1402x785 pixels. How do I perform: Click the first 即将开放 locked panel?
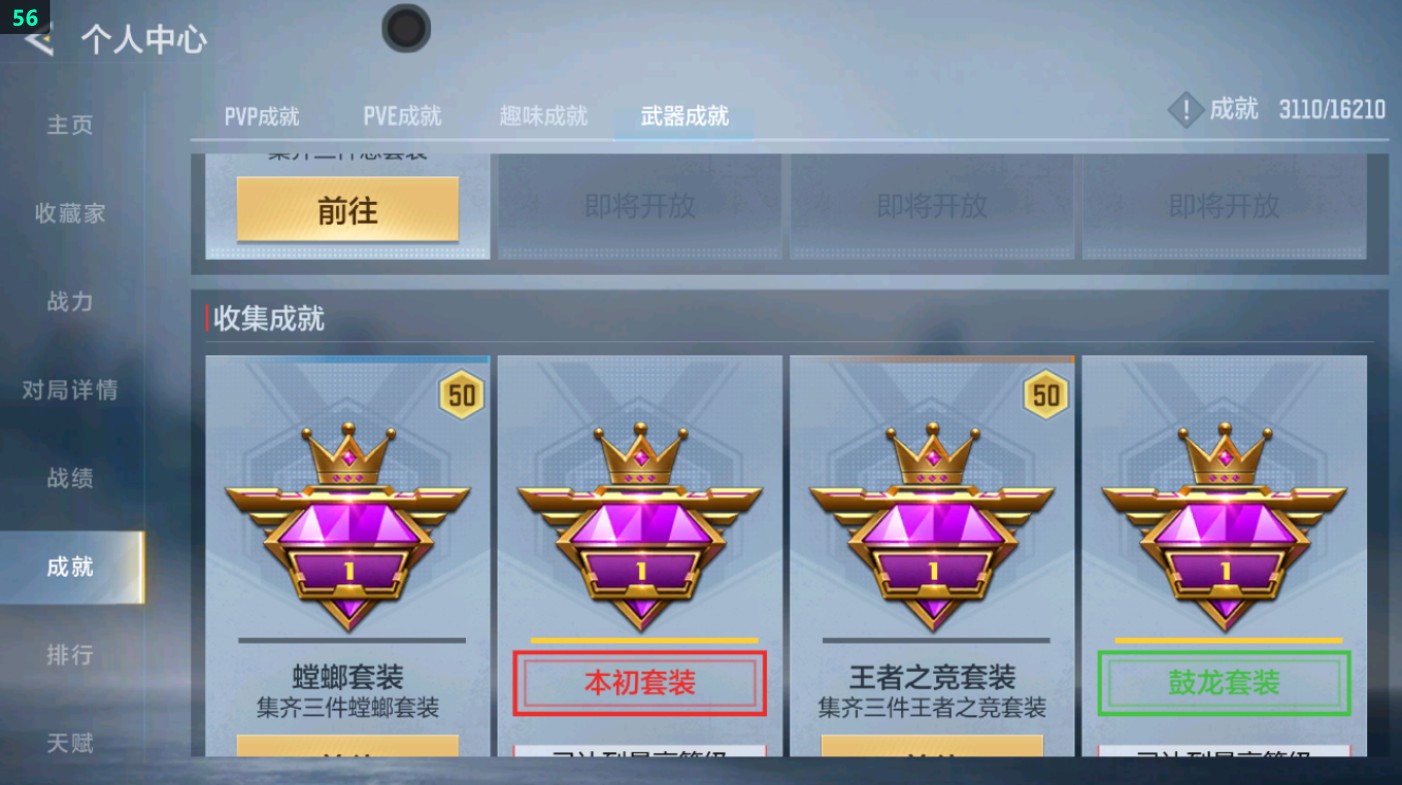point(637,207)
